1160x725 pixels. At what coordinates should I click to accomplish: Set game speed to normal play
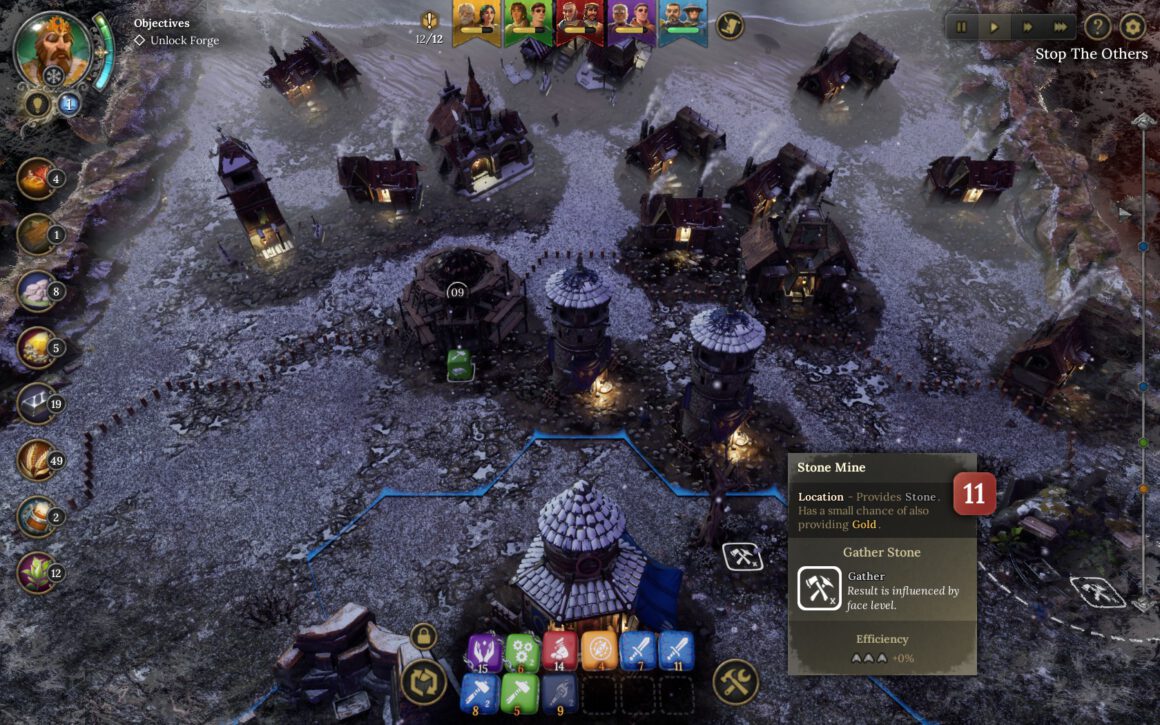994,27
